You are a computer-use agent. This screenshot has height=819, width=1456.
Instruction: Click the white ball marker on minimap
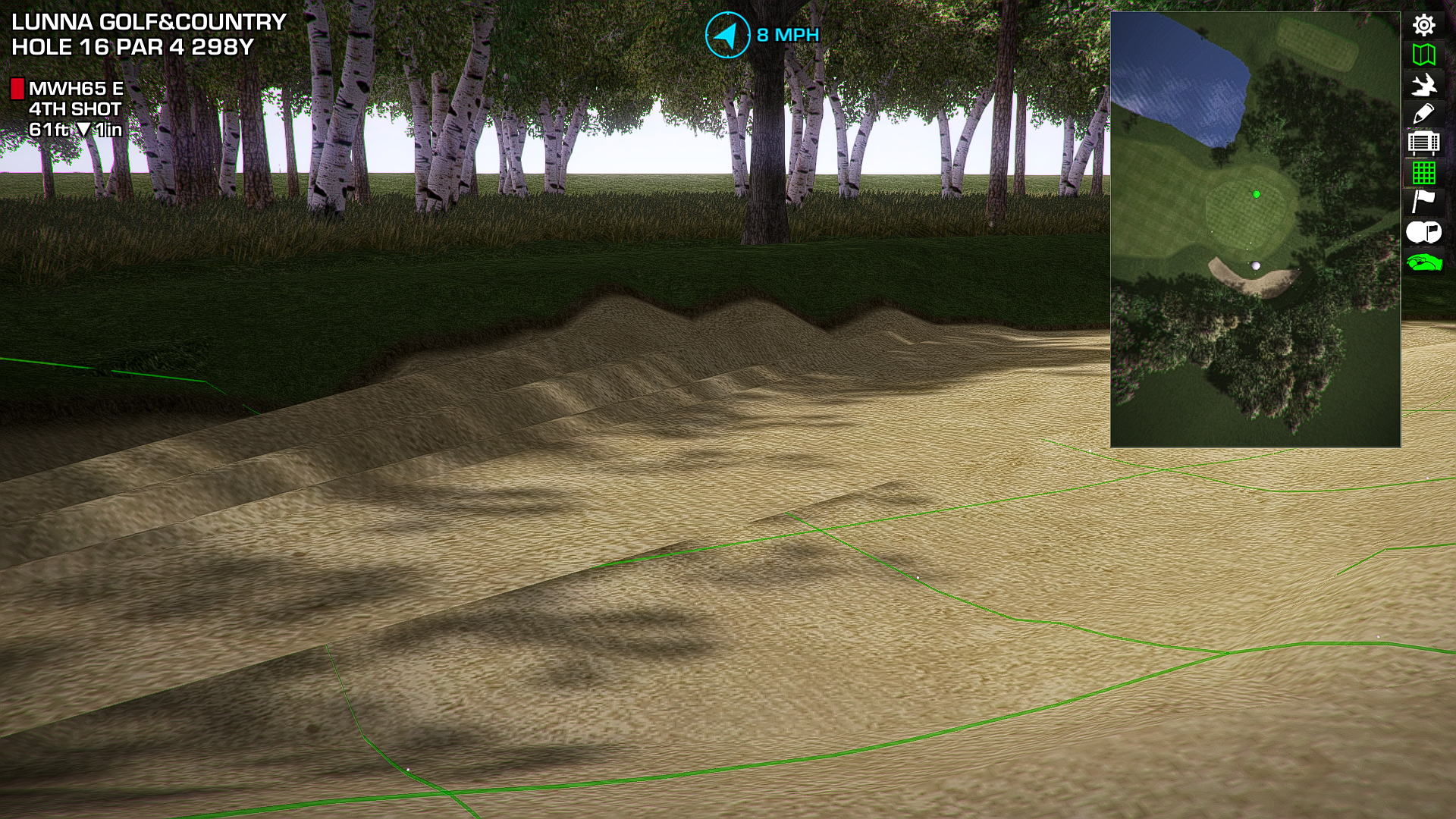(1256, 265)
